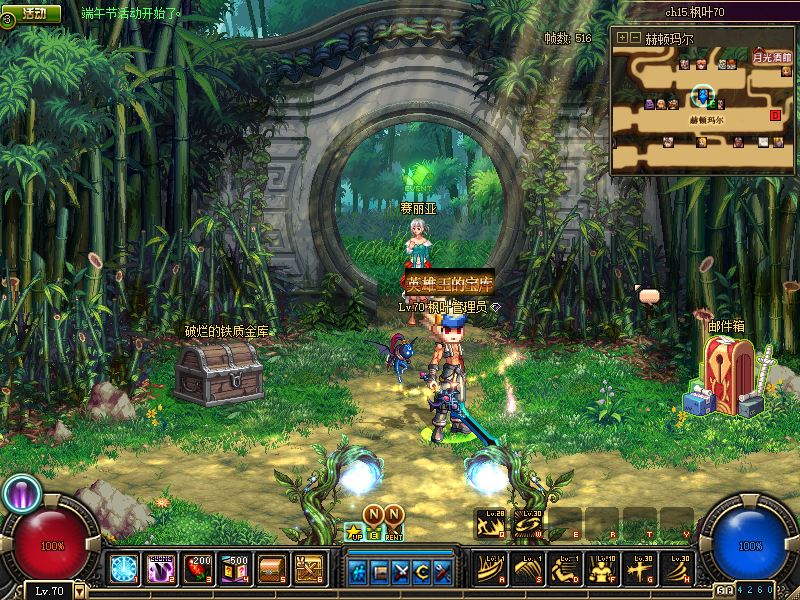Screen dimensions: 800x600
Task: Expand the Lv.70 dropdown arrow
Action: pos(80,591)
